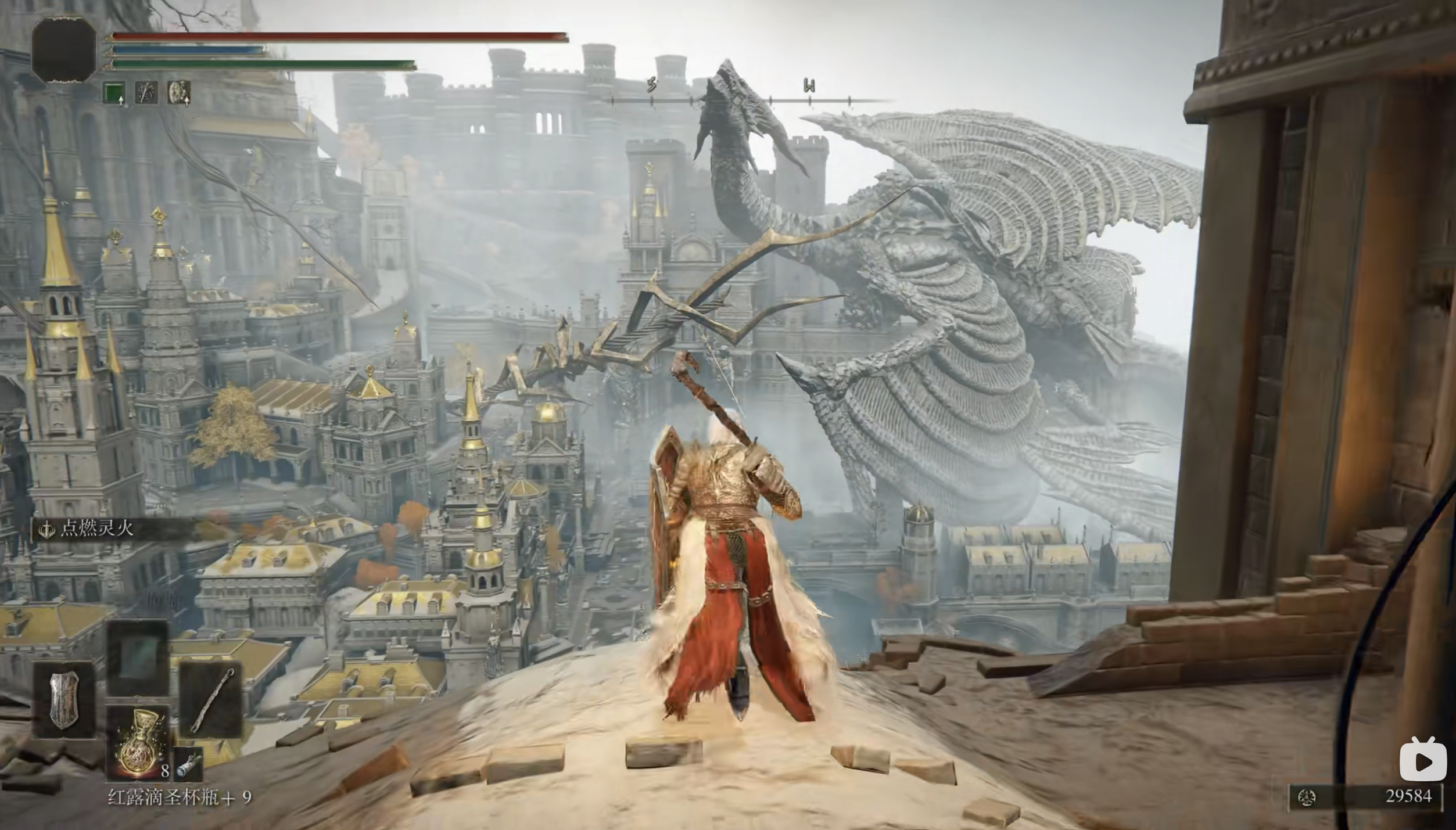Inspect the round talisman buff icon
The image size is (1456, 830).
(x=179, y=92)
